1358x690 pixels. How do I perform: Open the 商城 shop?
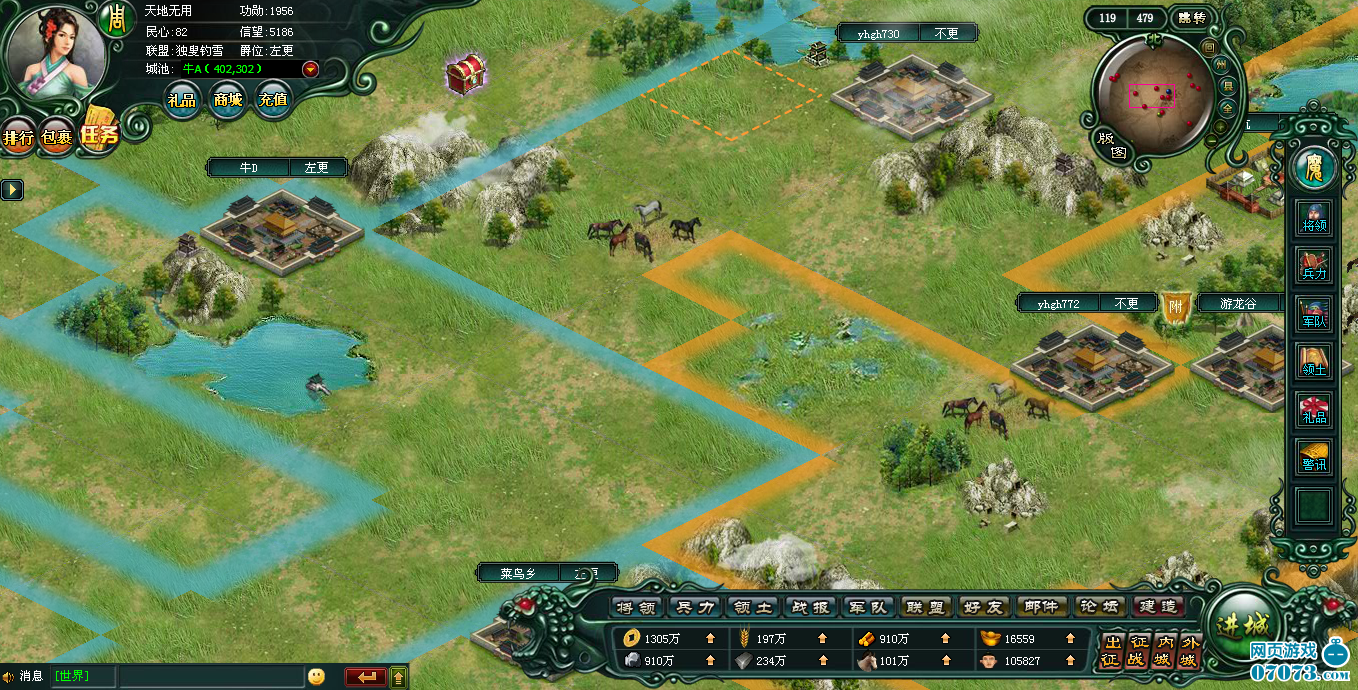(x=227, y=100)
